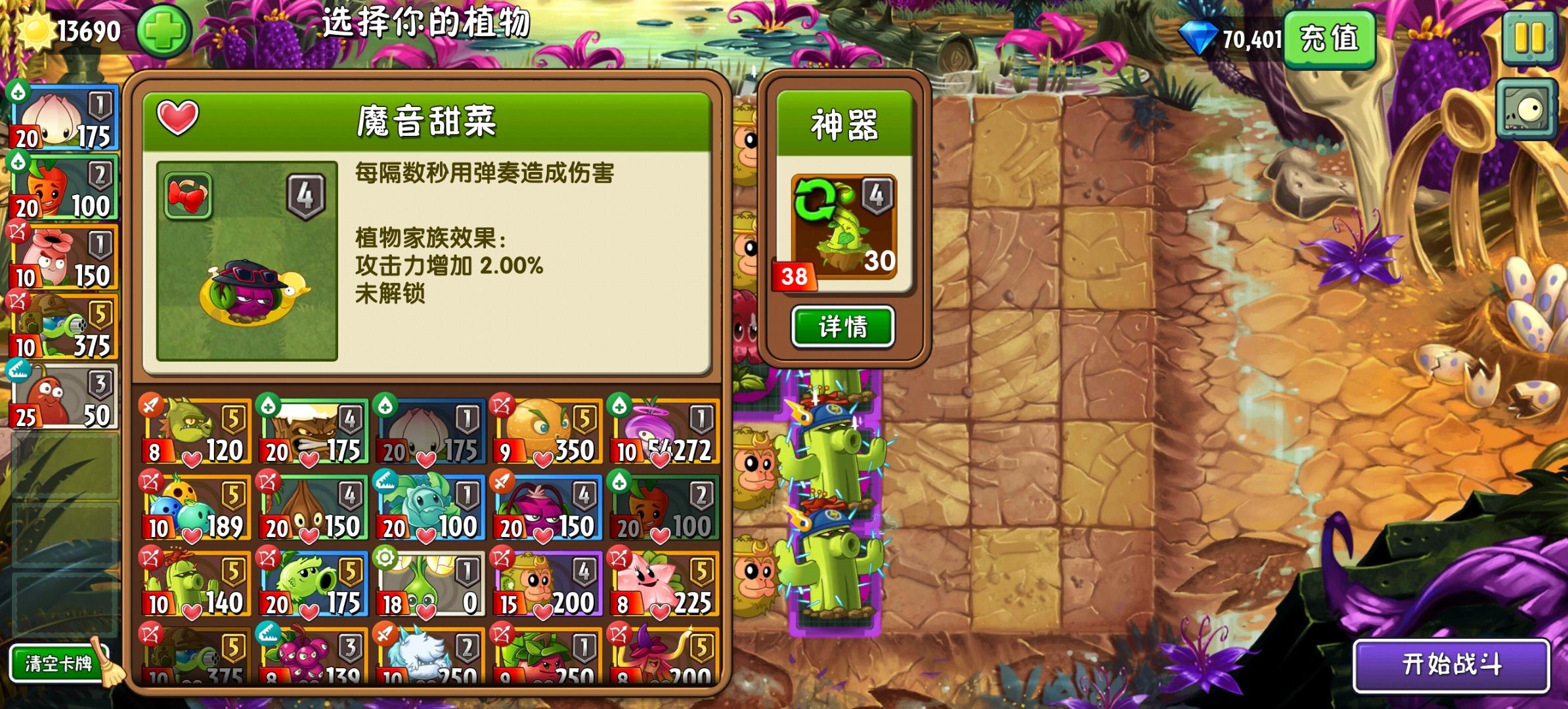Select the pink Starfruit card costing 225
The image size is (1568, 709).
pyautogui.click(x=663, y=584)
